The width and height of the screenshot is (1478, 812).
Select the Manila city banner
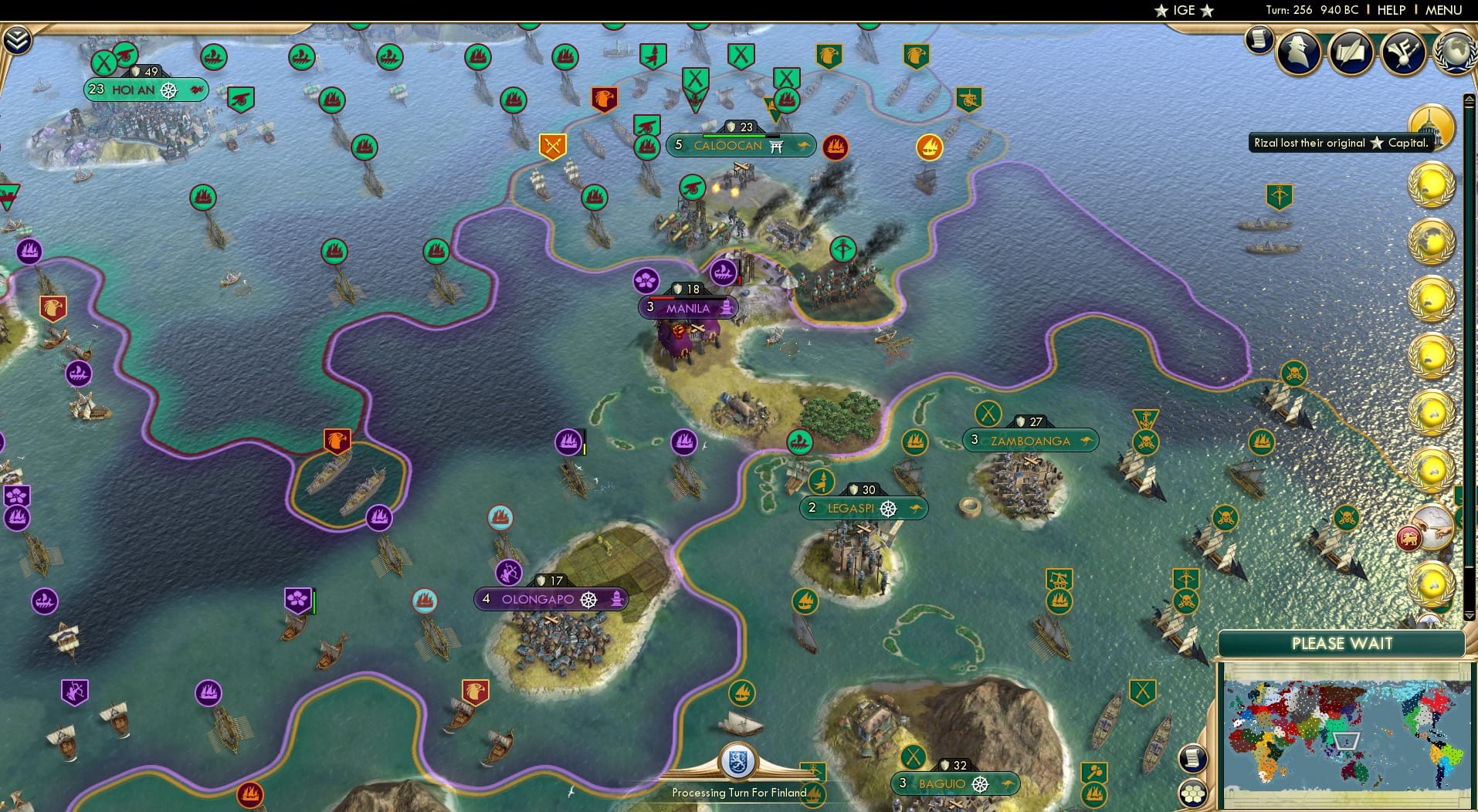[688, 307]
